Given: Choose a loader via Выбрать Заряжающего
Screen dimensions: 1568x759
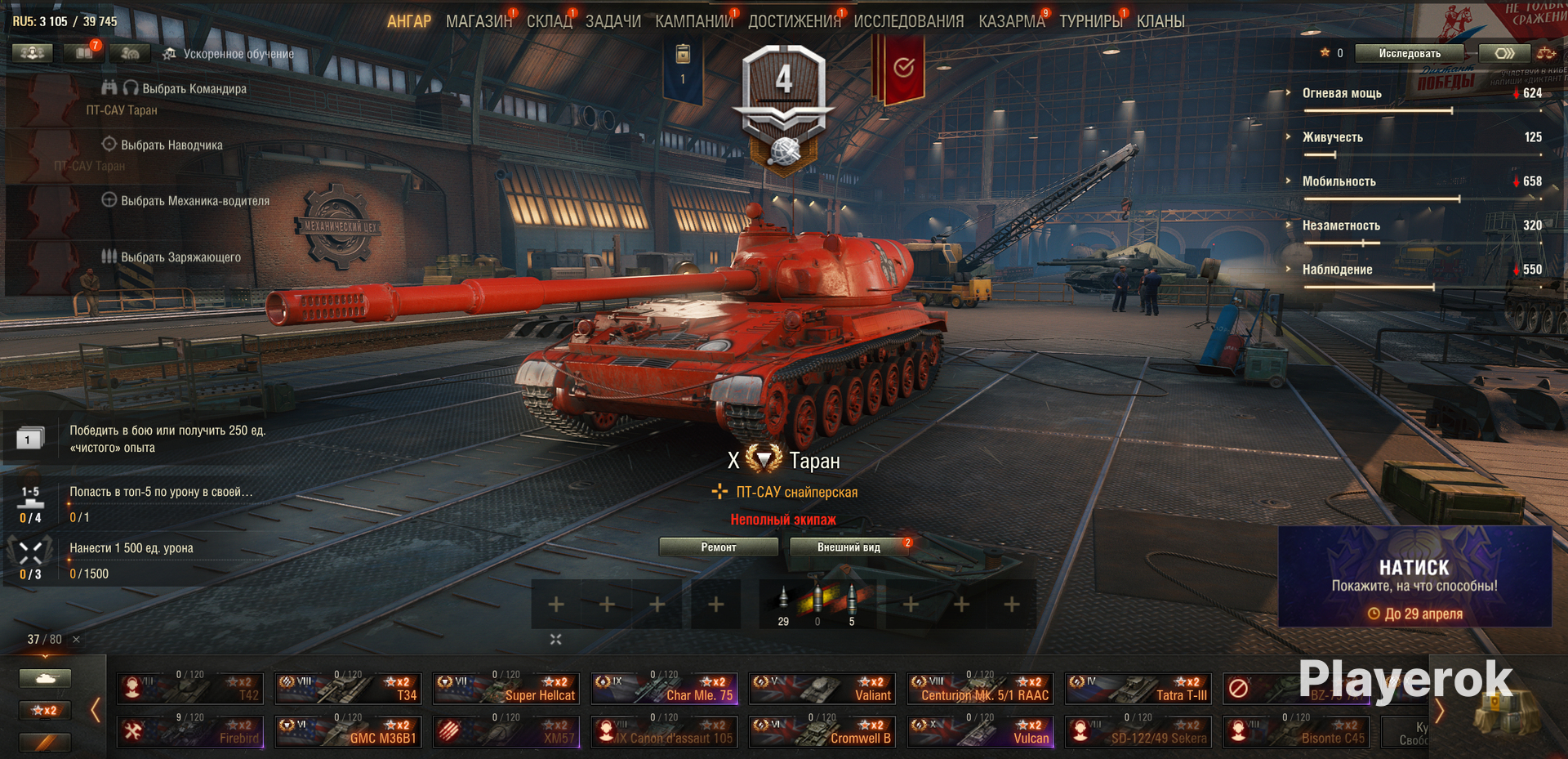Looking at the screenshot, I should click(180, 257).
